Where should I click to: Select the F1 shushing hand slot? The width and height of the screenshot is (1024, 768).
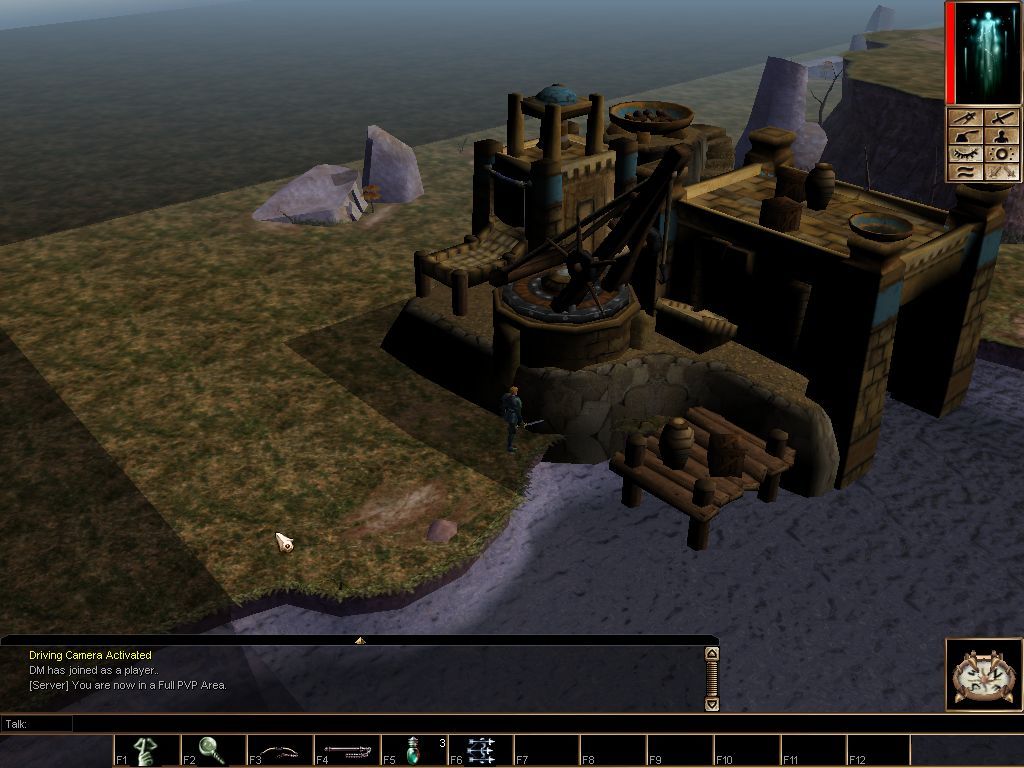(x=147, y=750)
